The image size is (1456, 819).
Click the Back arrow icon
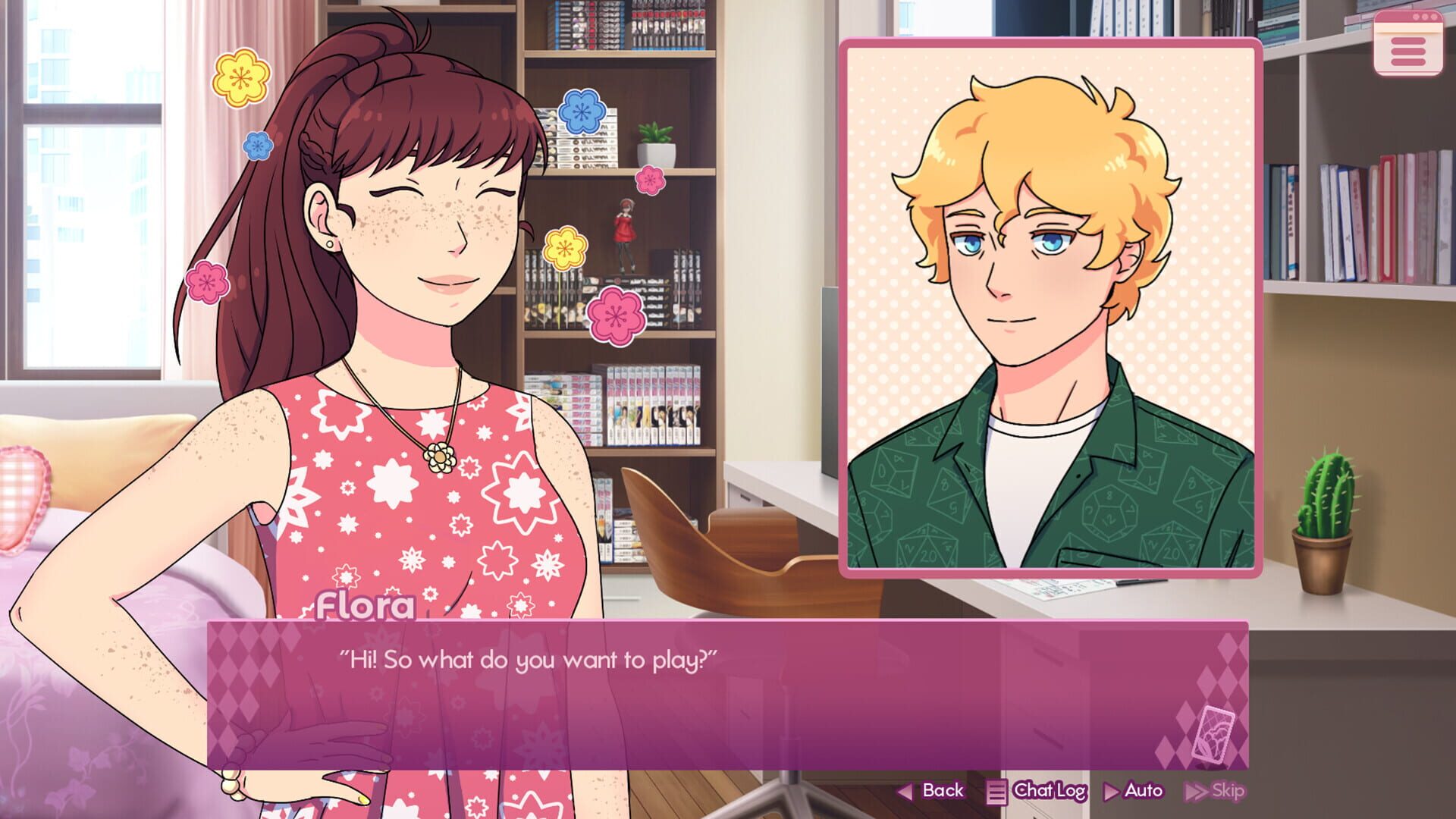click(x=907, y=790)
